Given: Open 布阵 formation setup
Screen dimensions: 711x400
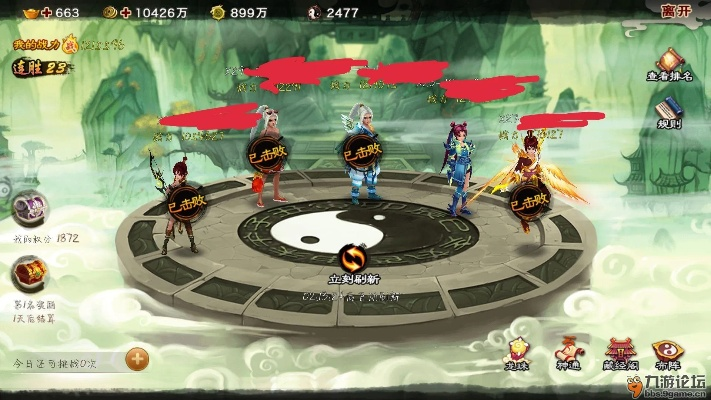Looking at the screenshot, I should pyautogui.click(x=668, y=354).
